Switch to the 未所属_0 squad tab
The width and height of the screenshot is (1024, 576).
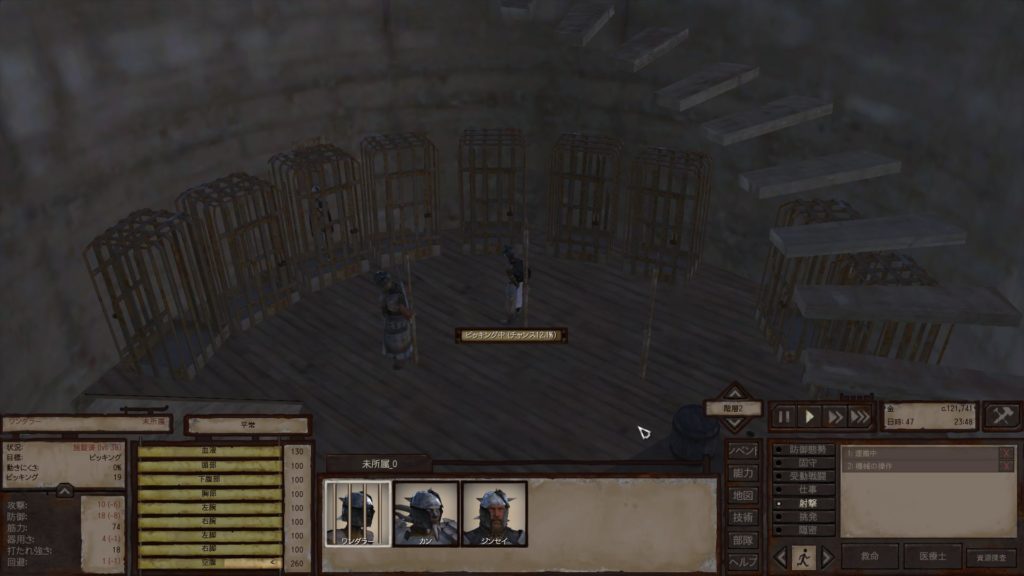[x=378, y=463]
